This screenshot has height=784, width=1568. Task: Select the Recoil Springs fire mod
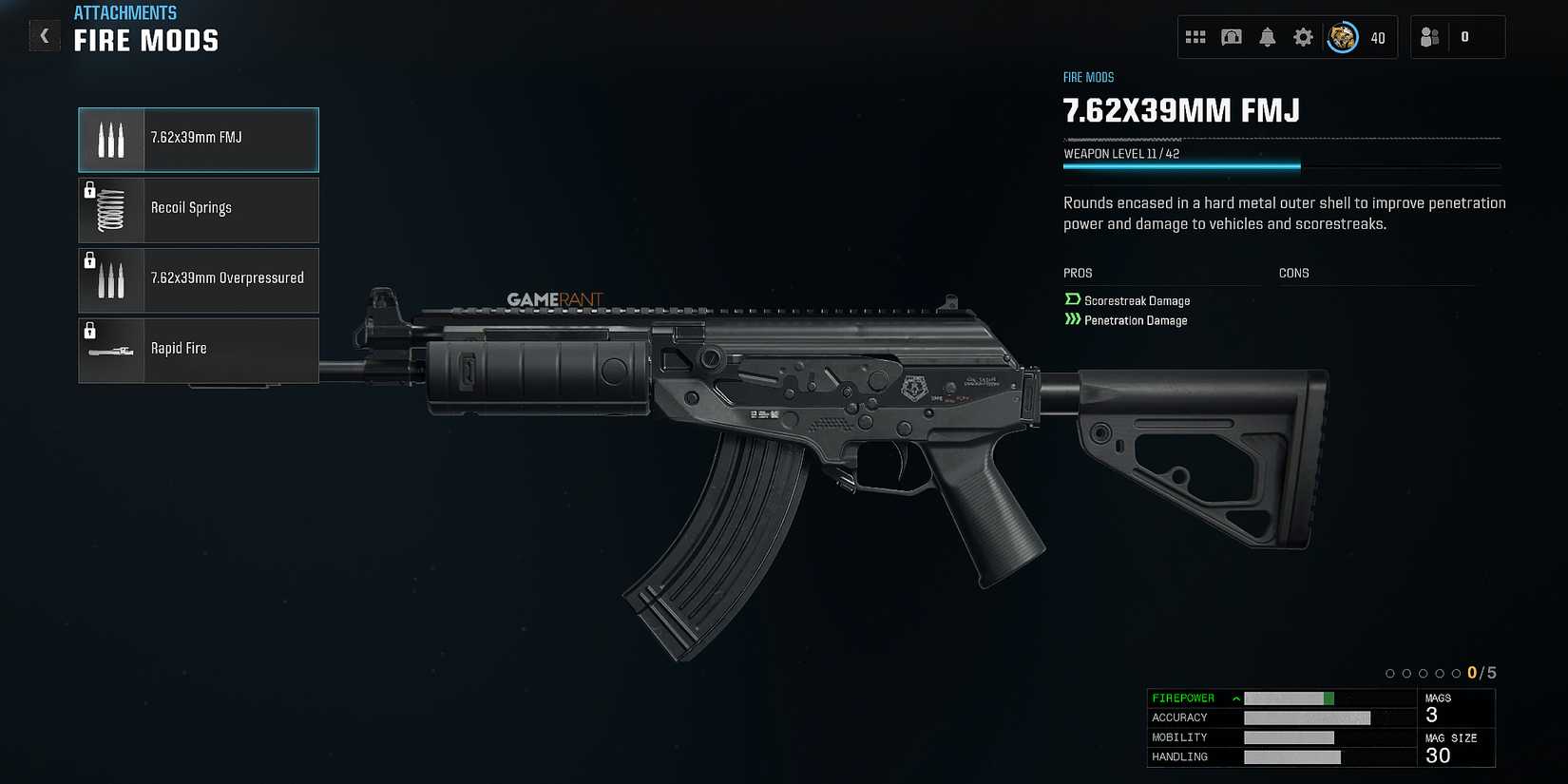coord(198,210)
